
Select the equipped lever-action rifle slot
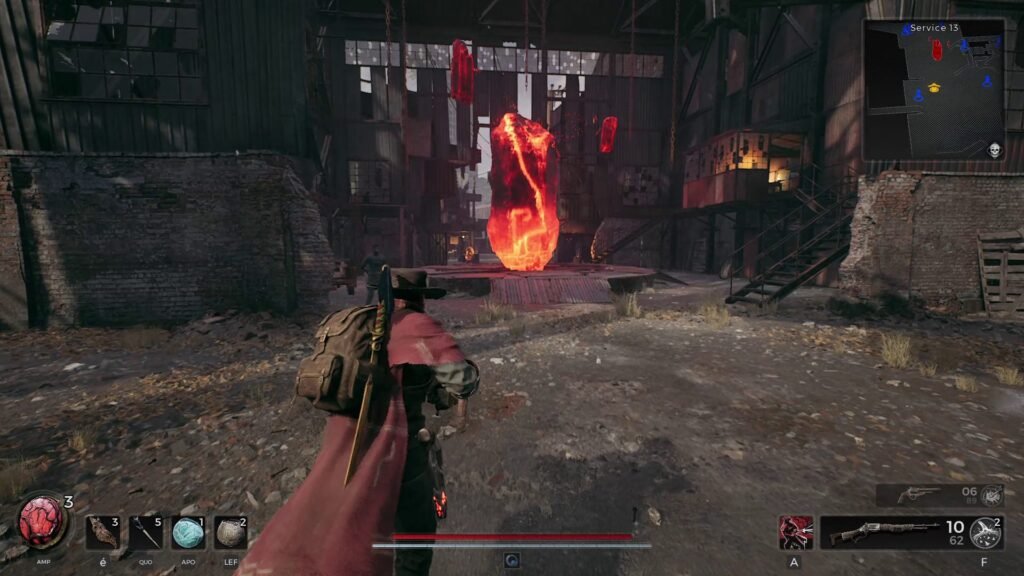tap(880, 532)
